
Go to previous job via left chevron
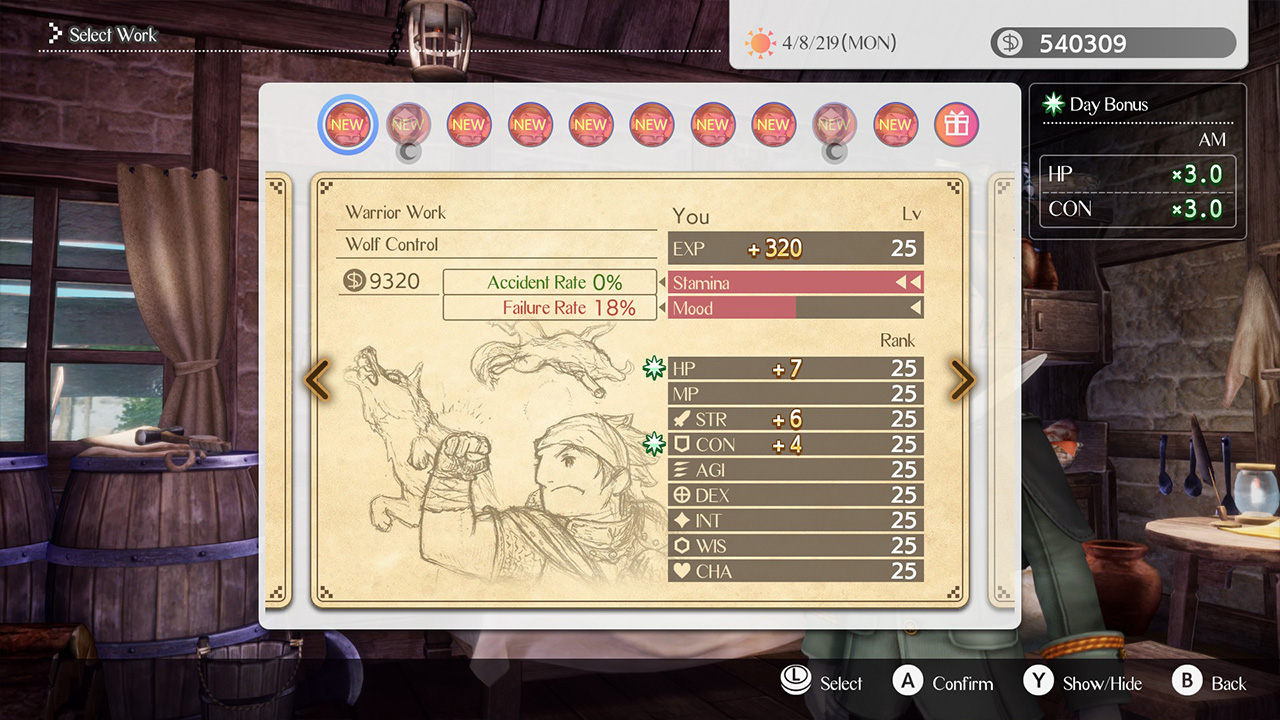(x=317, y=380)
